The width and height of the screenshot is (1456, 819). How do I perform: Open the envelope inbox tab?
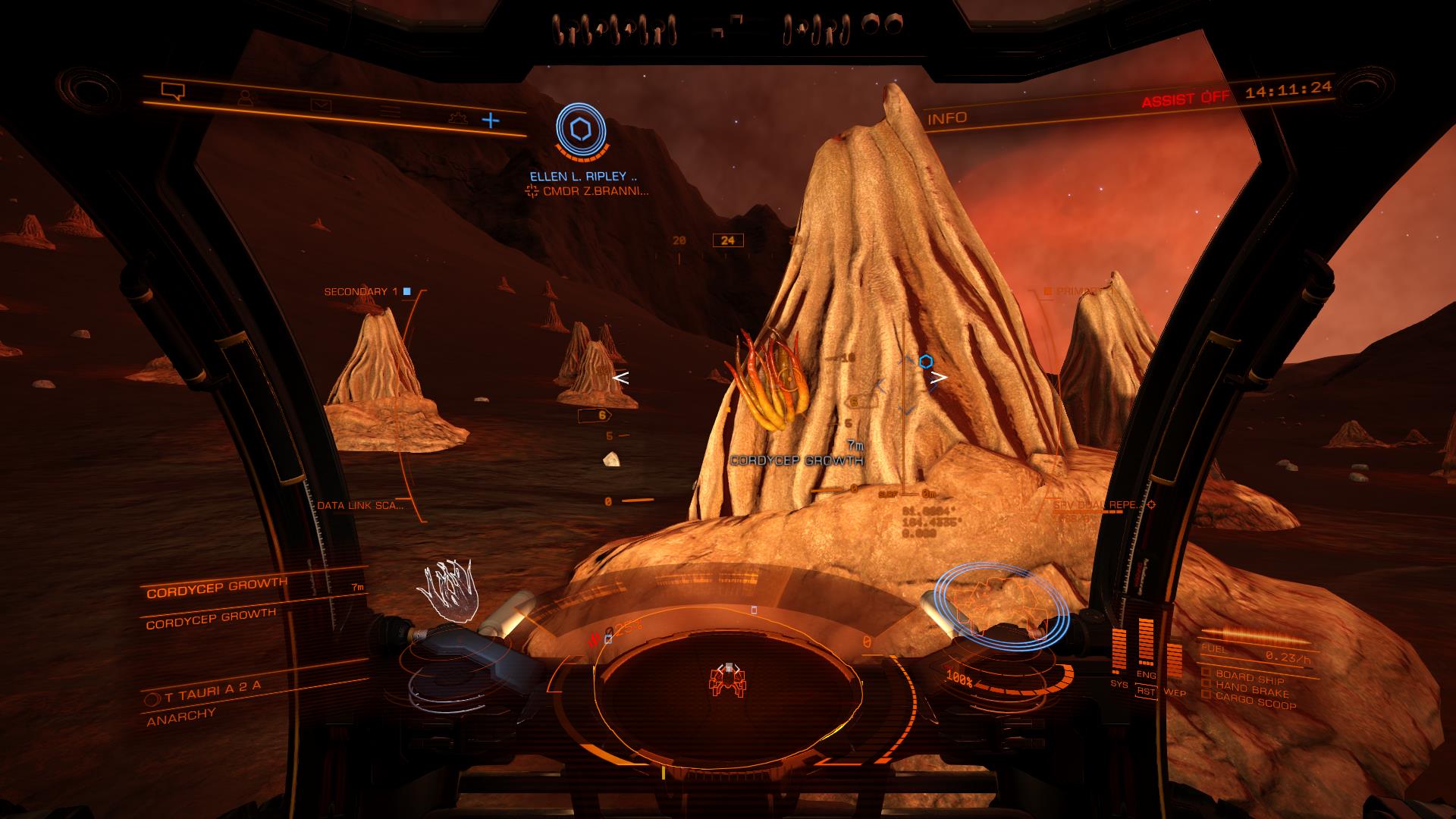[x=317, y=105]
